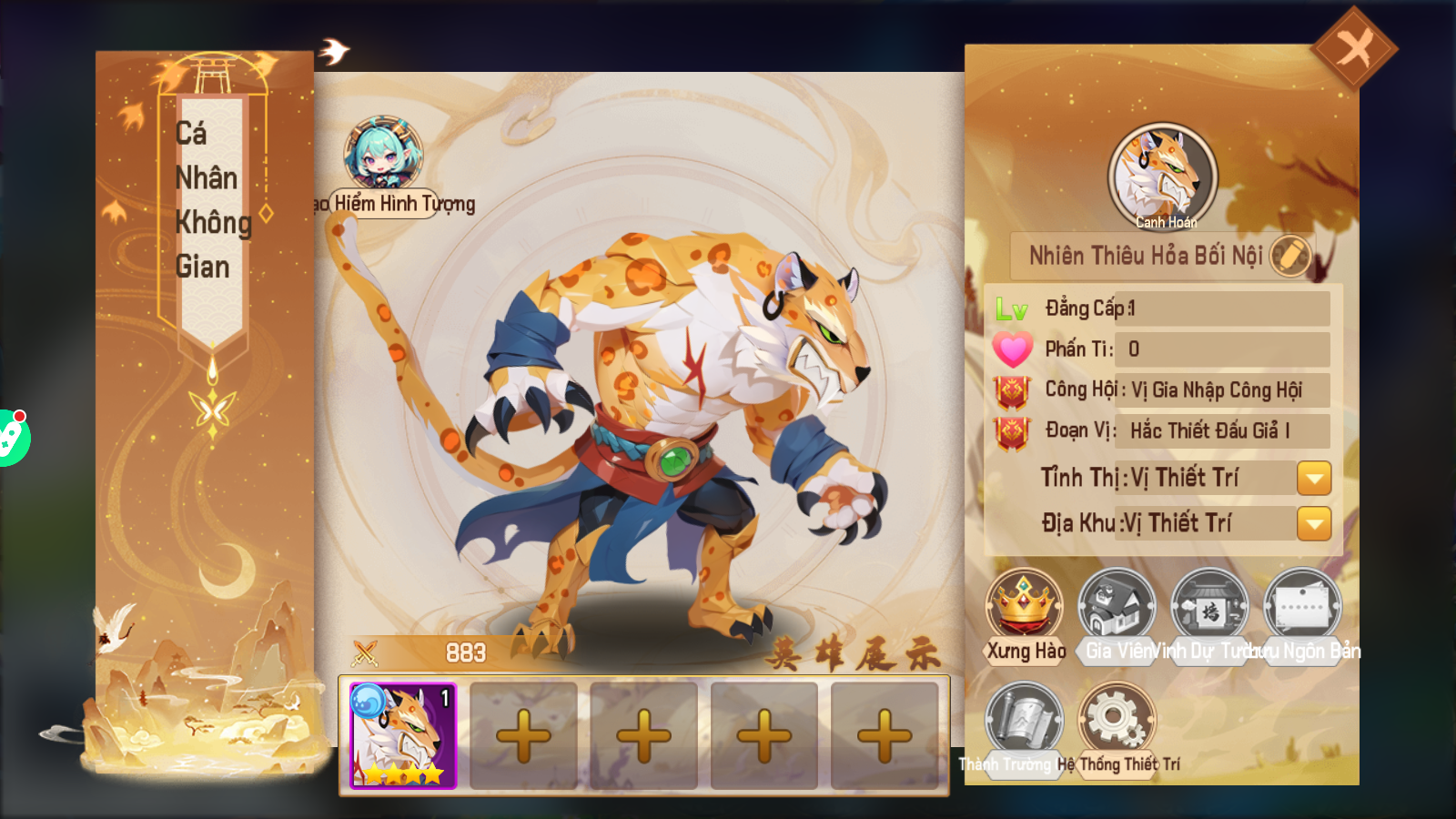
Task: Open the Tỉnh Thị dropdown
Action: [1313, 478]
